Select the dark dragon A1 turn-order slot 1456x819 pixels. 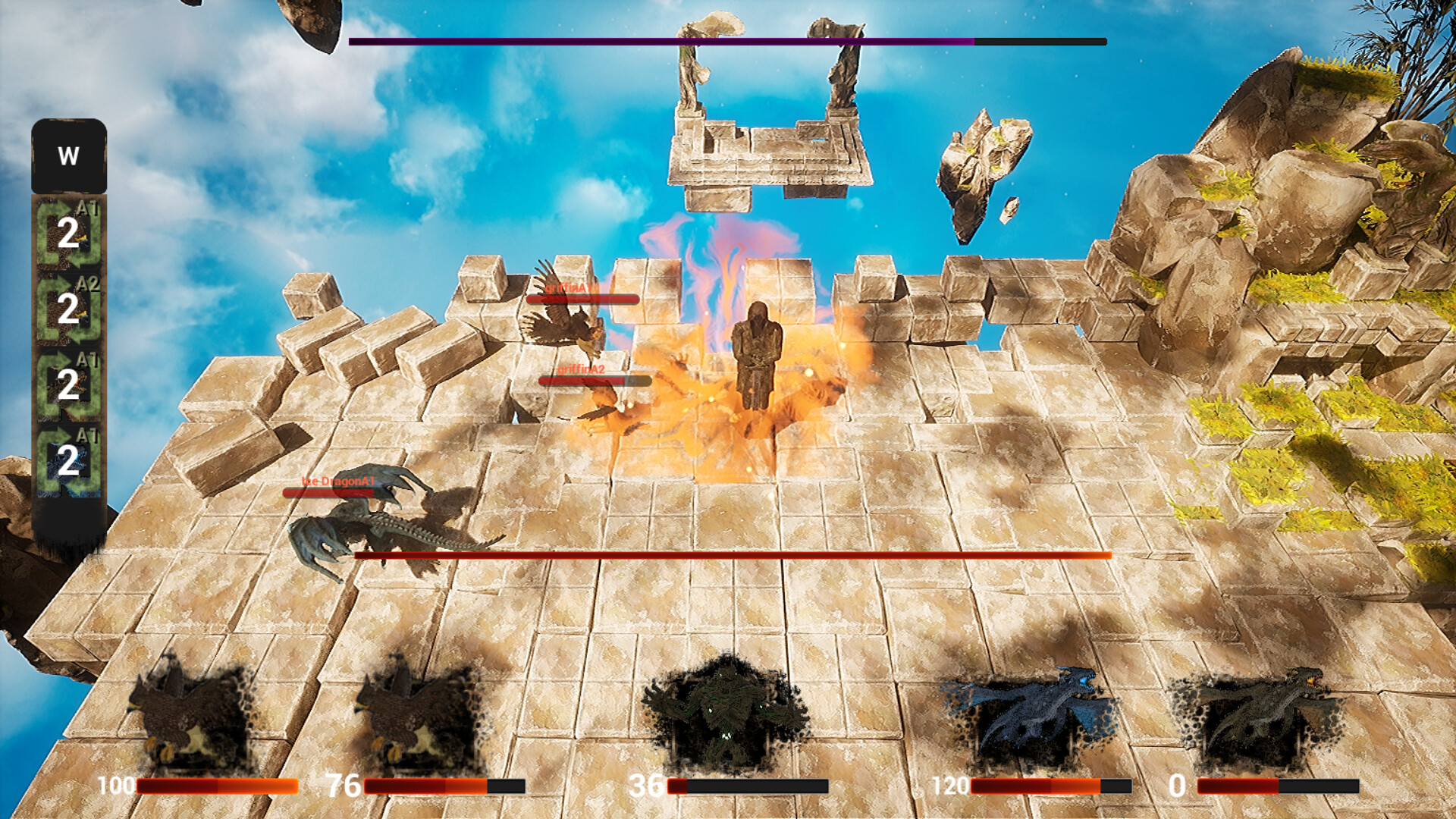point(69,384)
